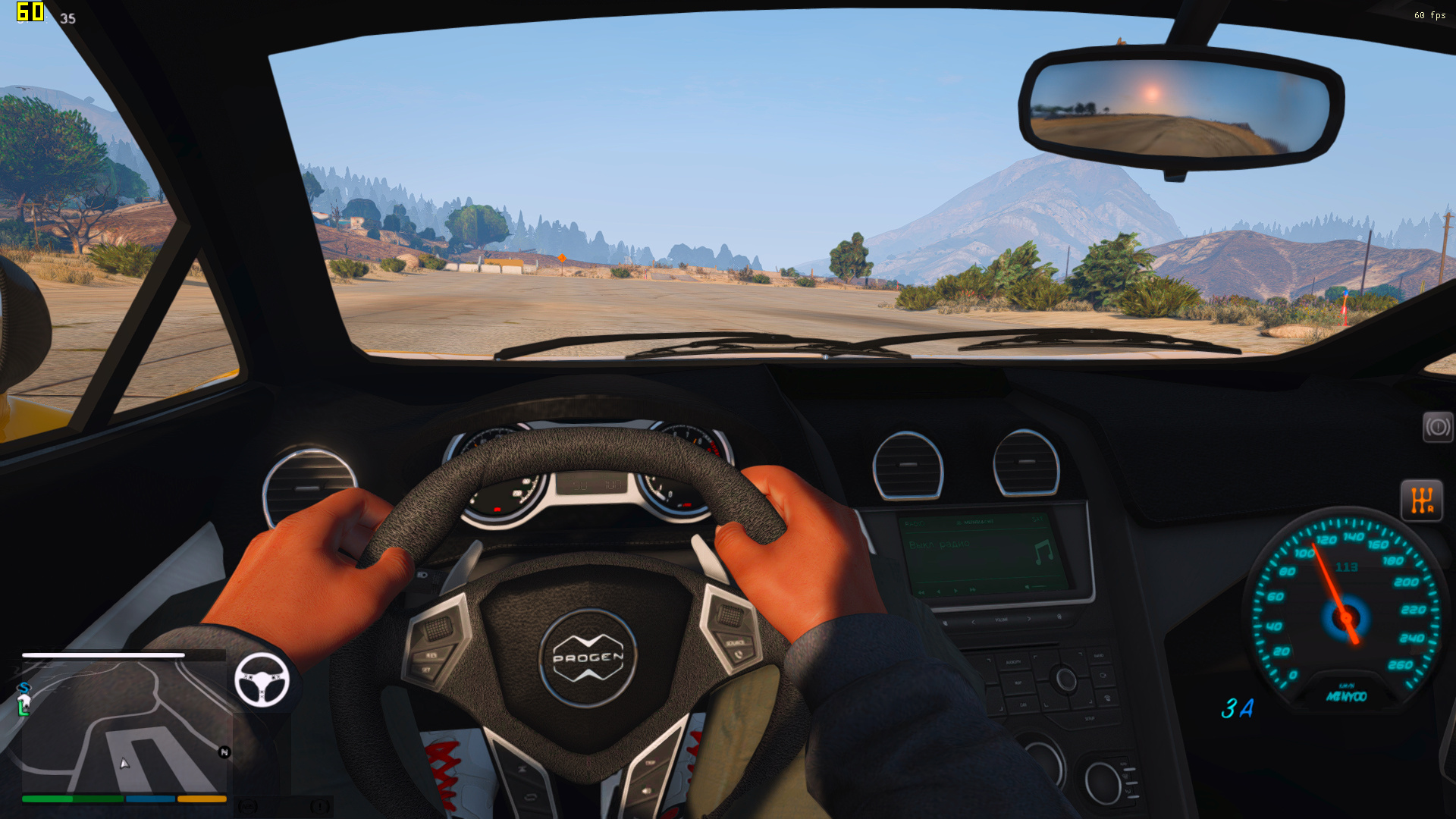The height and width of the screenshot is (819, 1456).
Task: Select the blue S blip on minimap
Action: tap(24, 689)
